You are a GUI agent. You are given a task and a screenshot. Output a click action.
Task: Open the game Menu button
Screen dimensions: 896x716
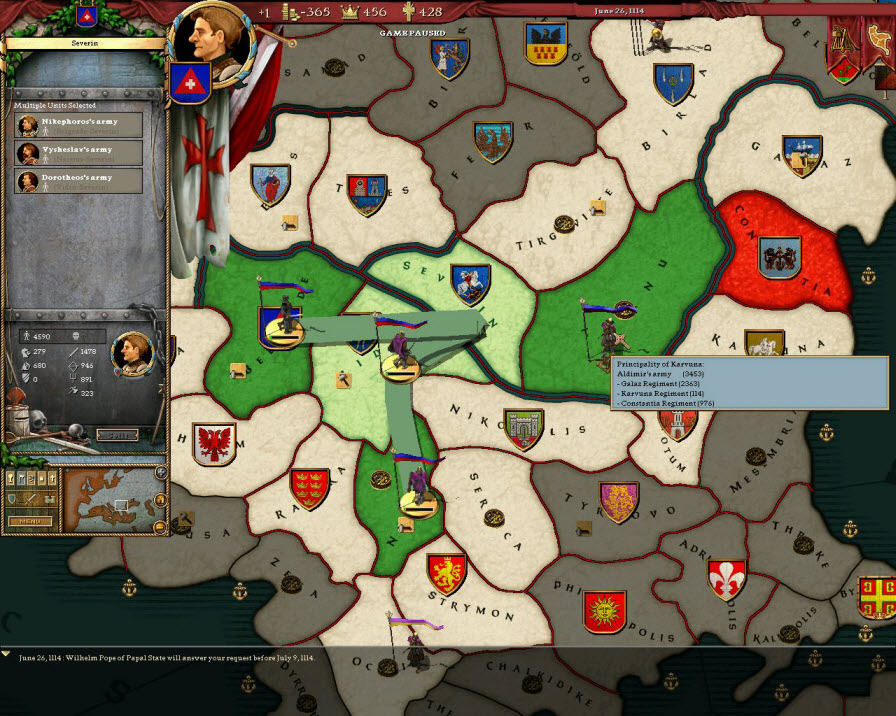[29, 521]
